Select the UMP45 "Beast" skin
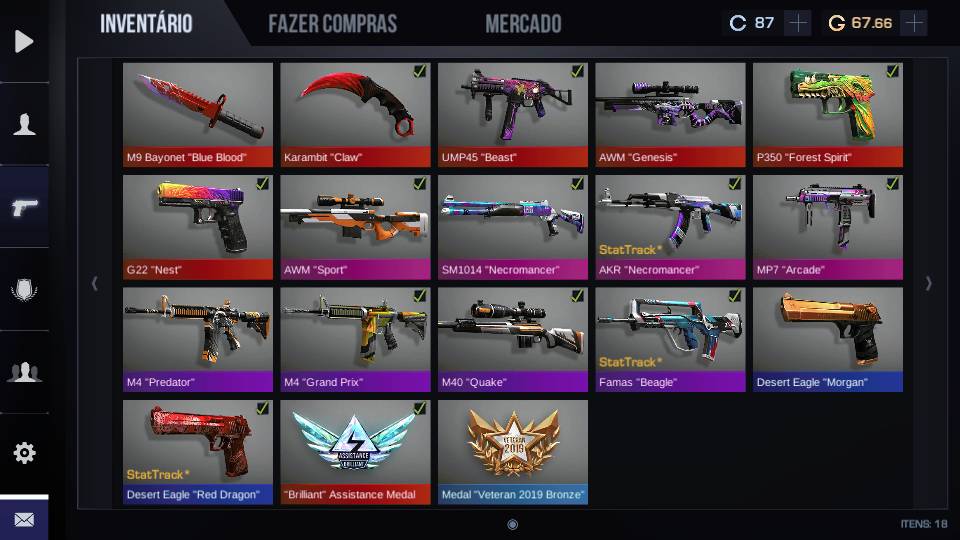 [513, 114]
